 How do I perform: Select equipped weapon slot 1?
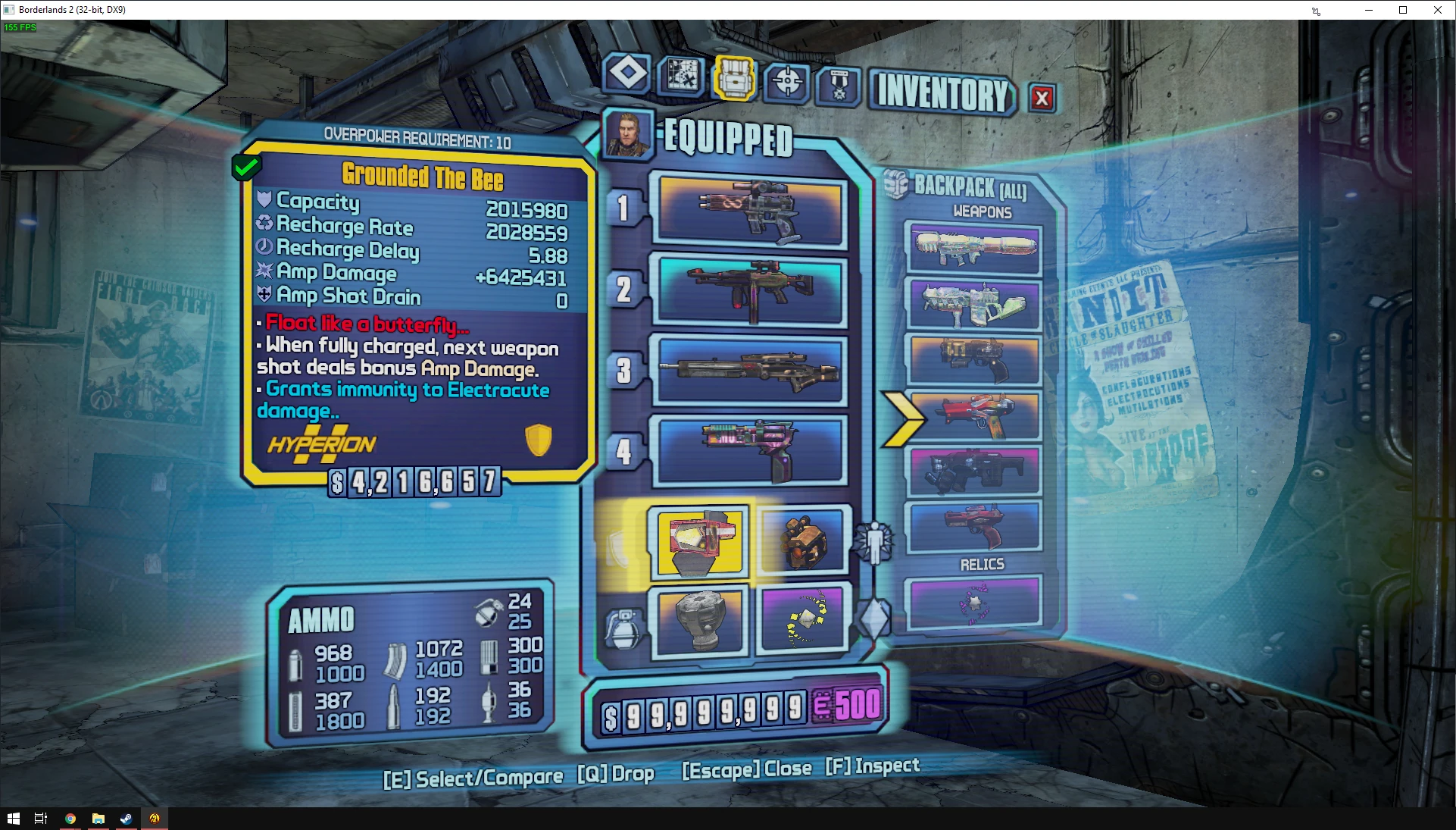(750, 210)
